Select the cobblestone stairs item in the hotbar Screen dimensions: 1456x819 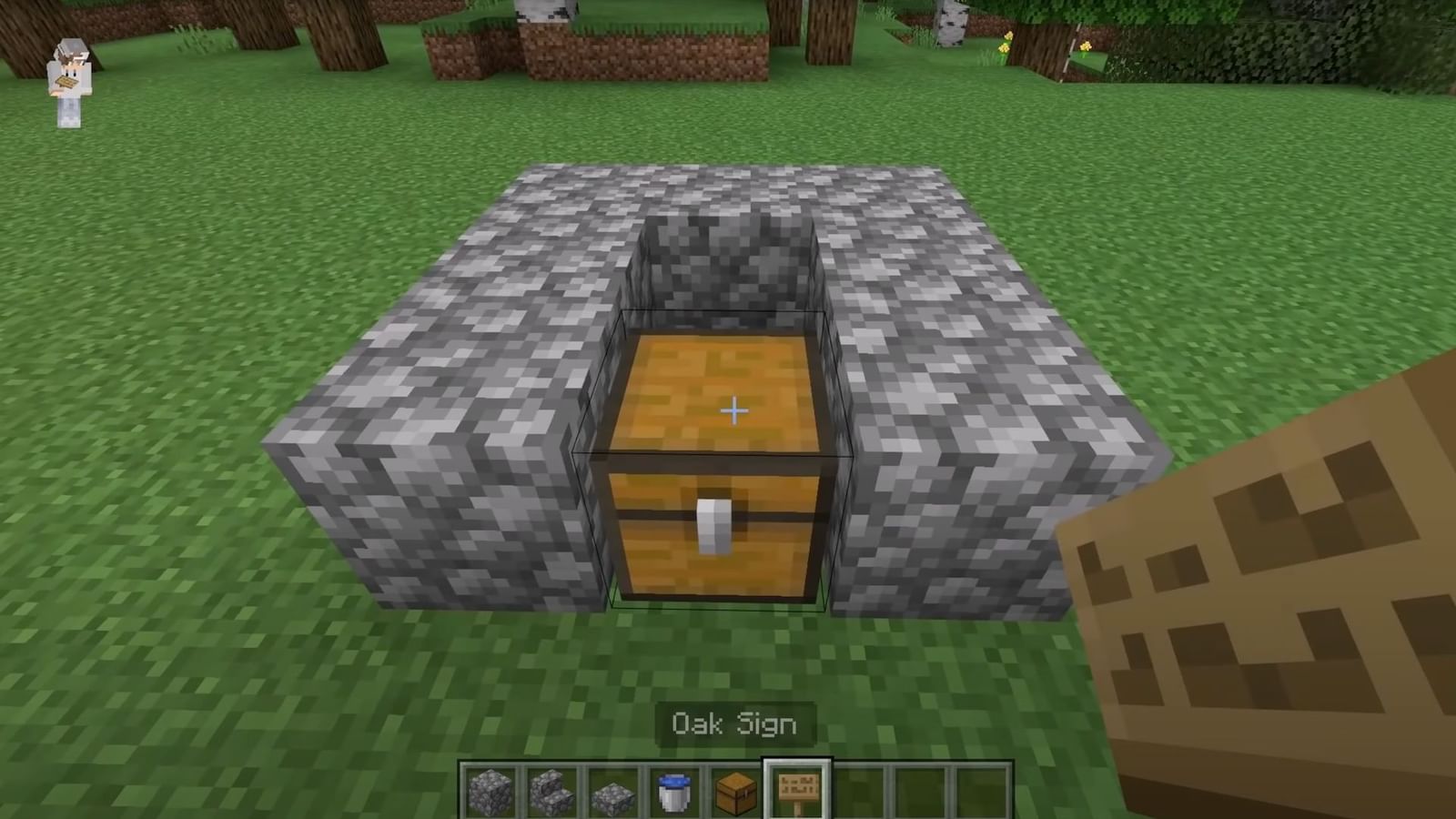point(552,787)
